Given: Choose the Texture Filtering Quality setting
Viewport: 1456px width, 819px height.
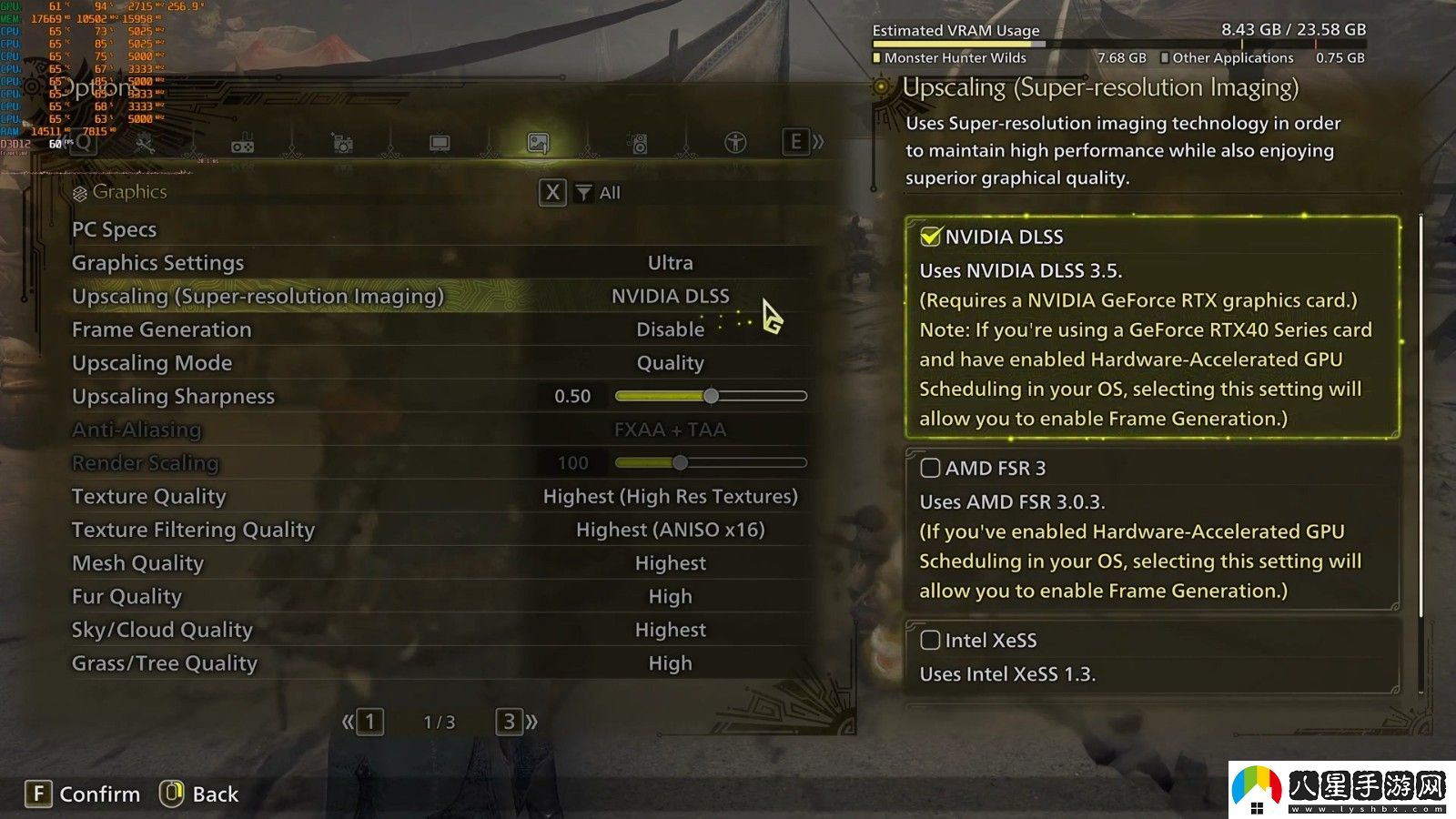Looking at the screenshot, I should coord(437,530).
